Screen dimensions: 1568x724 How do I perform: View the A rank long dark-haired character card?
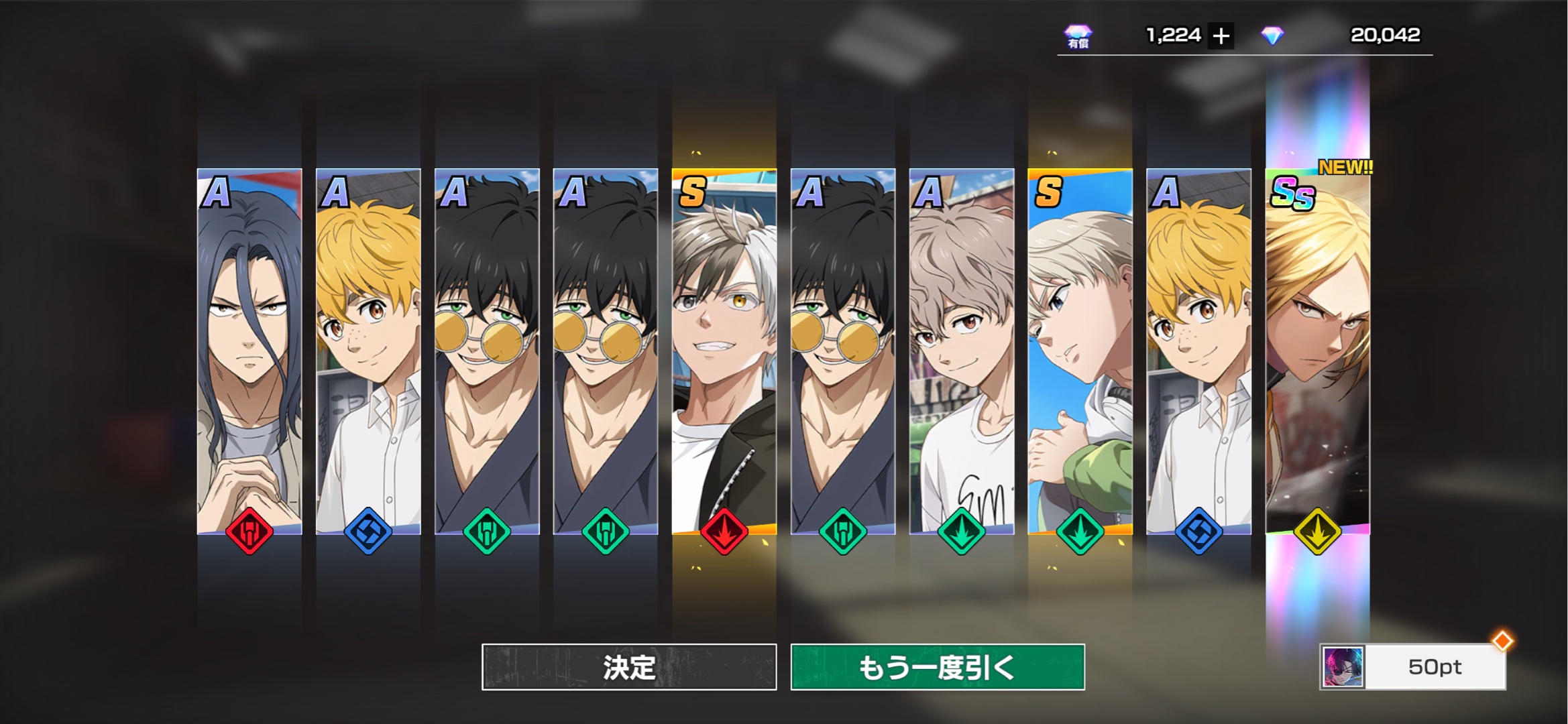point(249,352)
